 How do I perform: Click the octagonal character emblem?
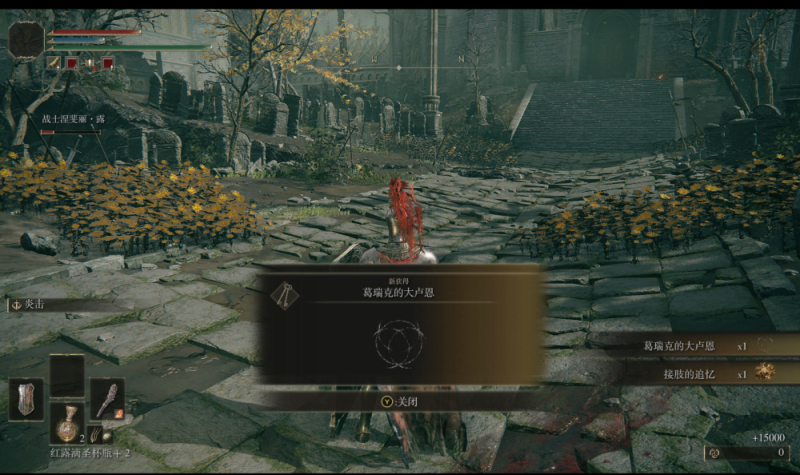click(x=26, y=40)
